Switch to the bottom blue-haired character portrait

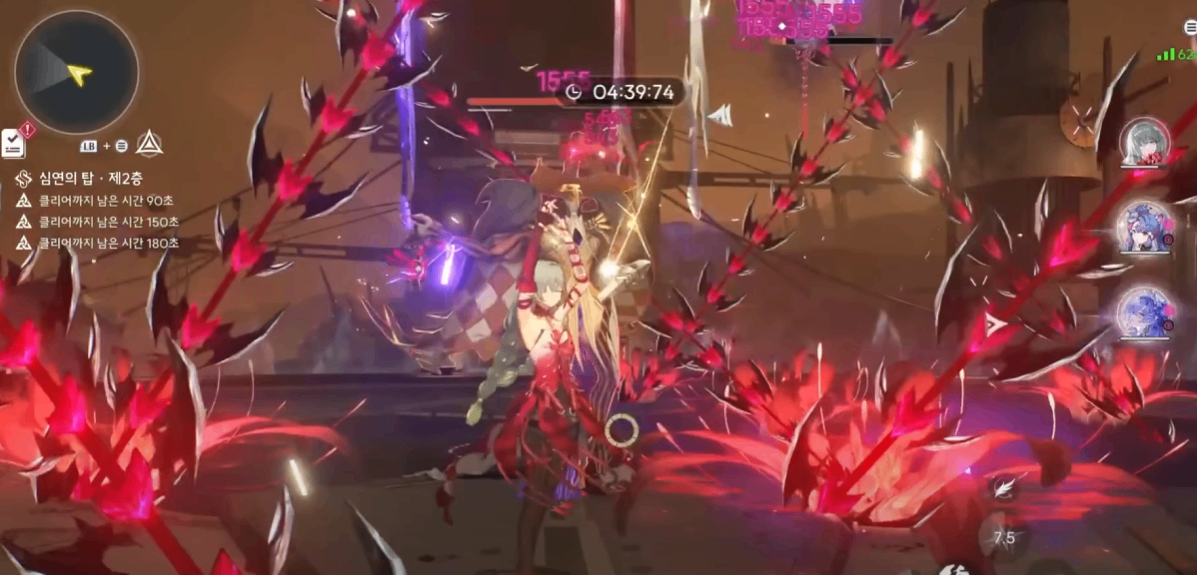click(1143, 311)
